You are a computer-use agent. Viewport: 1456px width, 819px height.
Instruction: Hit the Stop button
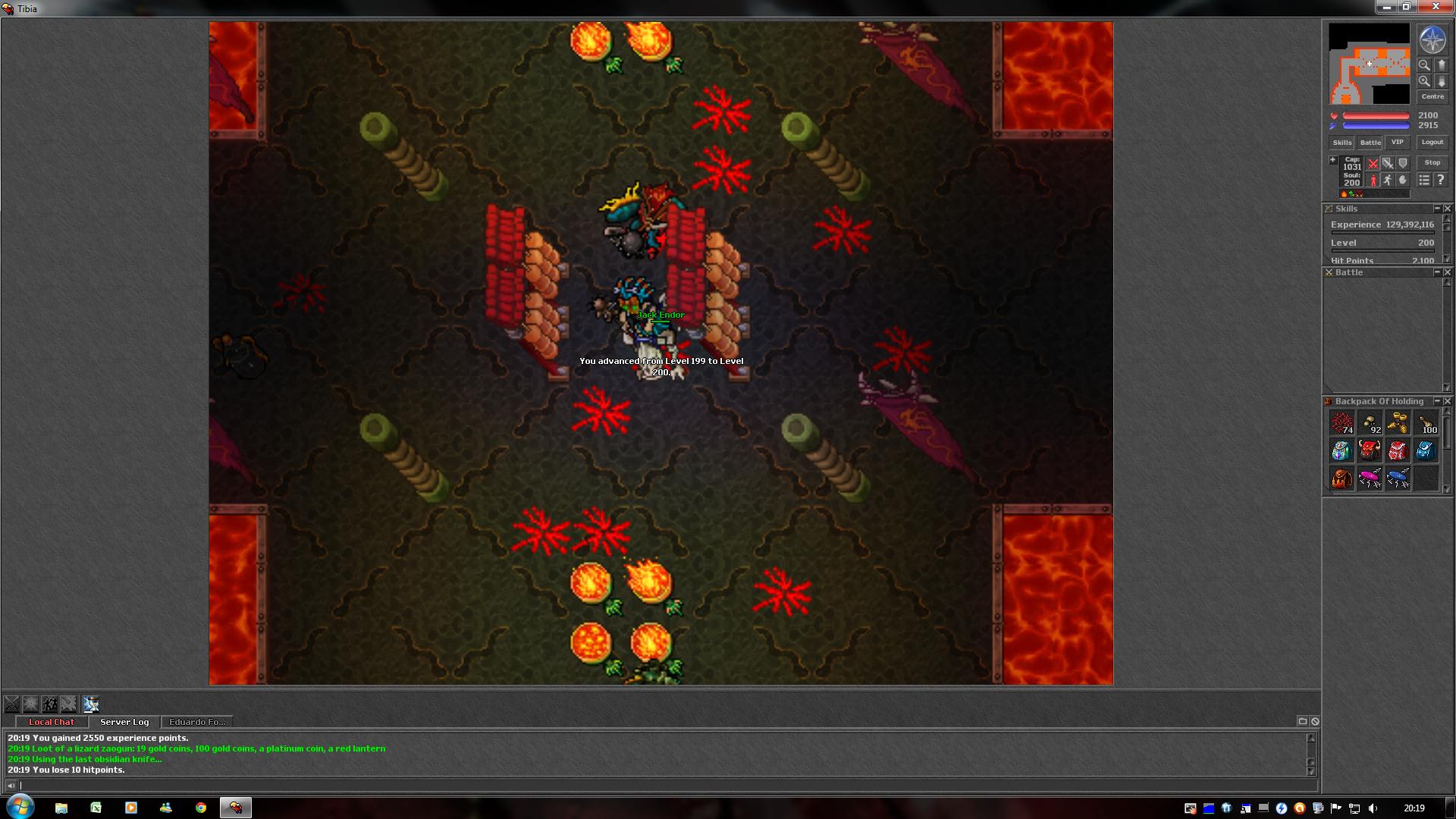tap(1432, 162)
